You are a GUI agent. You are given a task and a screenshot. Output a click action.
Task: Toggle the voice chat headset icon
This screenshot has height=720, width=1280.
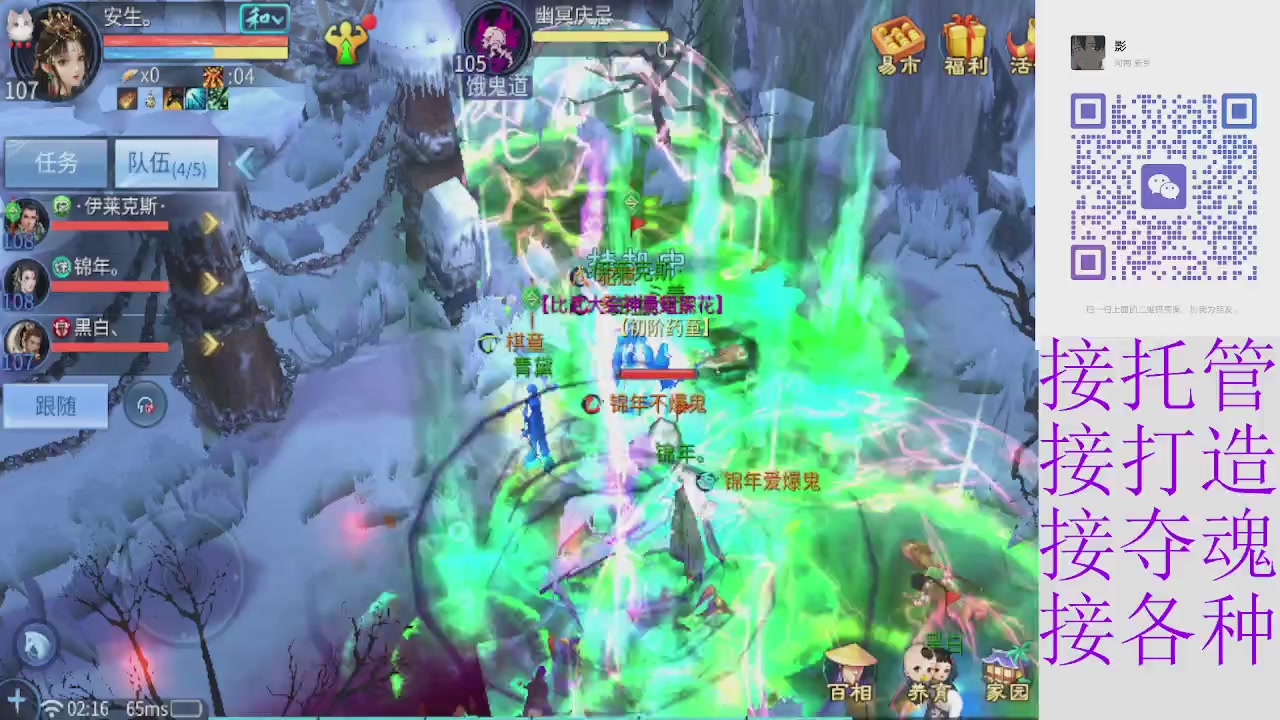tap(145, 405)
